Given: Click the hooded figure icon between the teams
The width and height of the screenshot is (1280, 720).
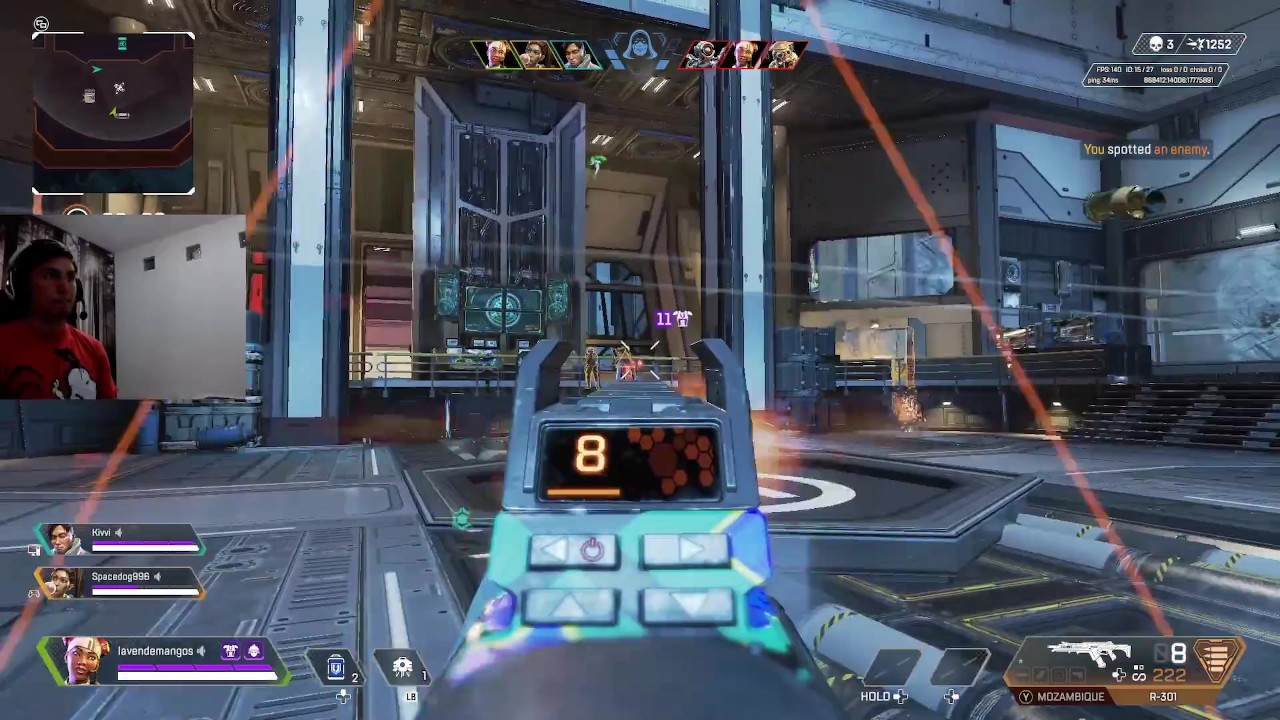Looking at the screenshot, I should (638, 48).
